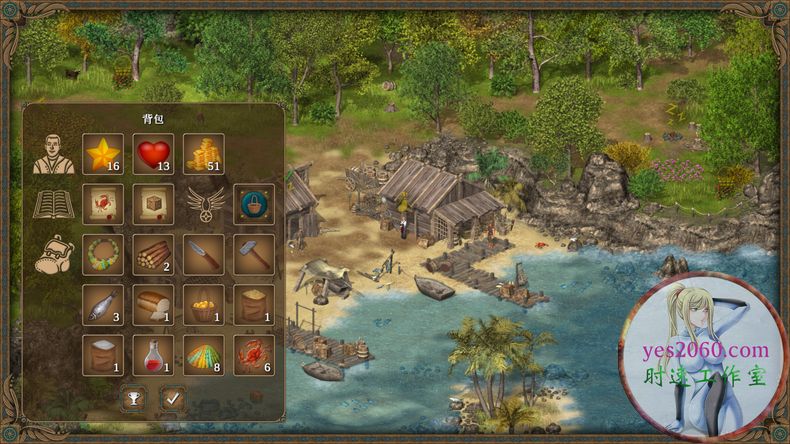Confirm with the checkmark button
This screenshot has height=444, width=790.
click(173, 399)
